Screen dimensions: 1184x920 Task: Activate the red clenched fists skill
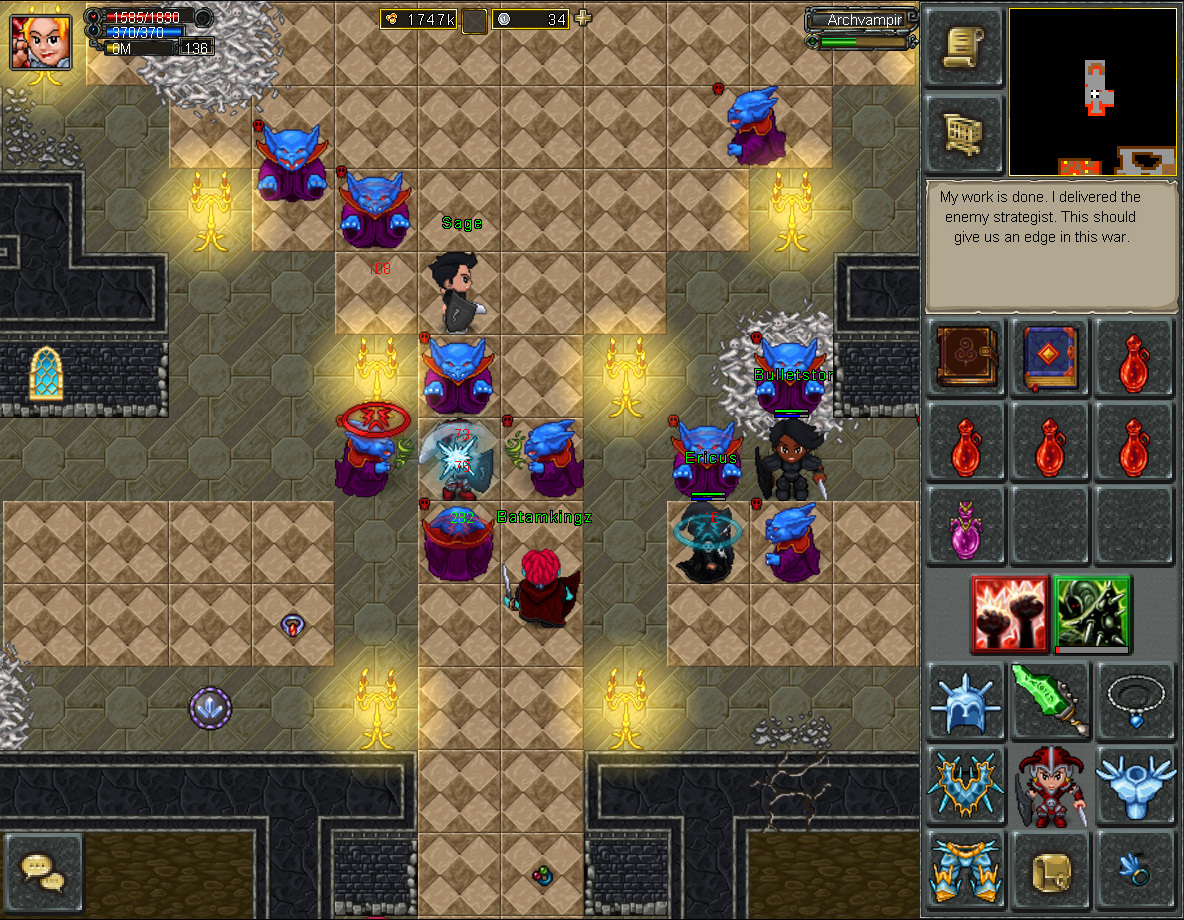coord(1009,613)
